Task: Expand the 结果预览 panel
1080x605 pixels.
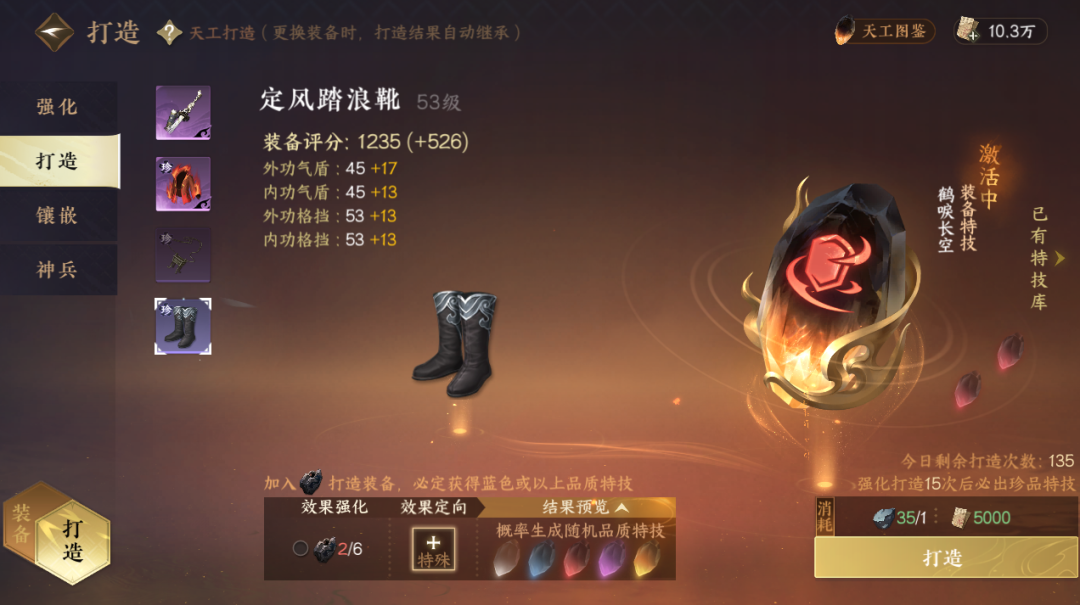Action: (x=586, y=508)
